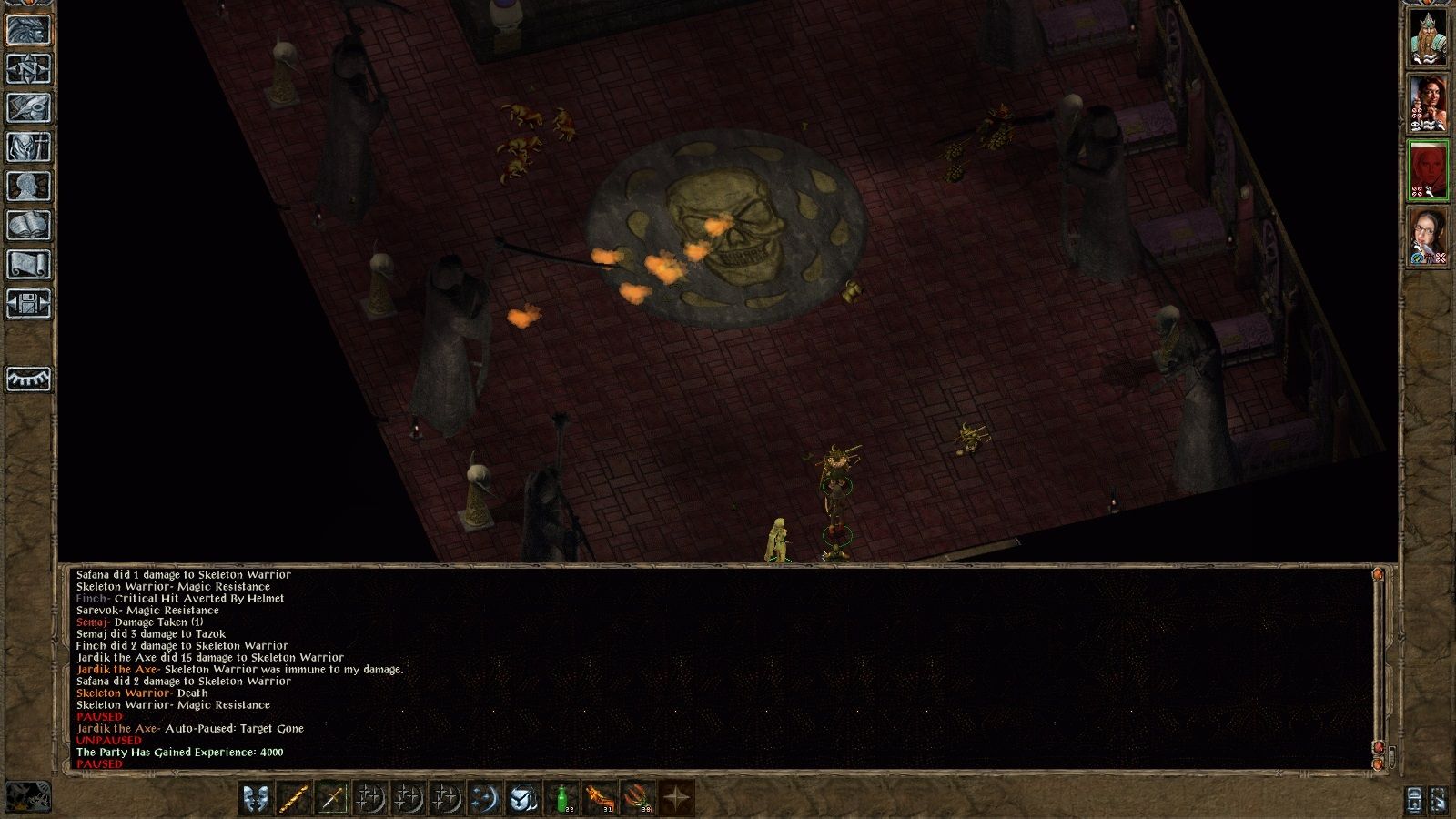Use the green potion quick item

click(x=563, y=798)
